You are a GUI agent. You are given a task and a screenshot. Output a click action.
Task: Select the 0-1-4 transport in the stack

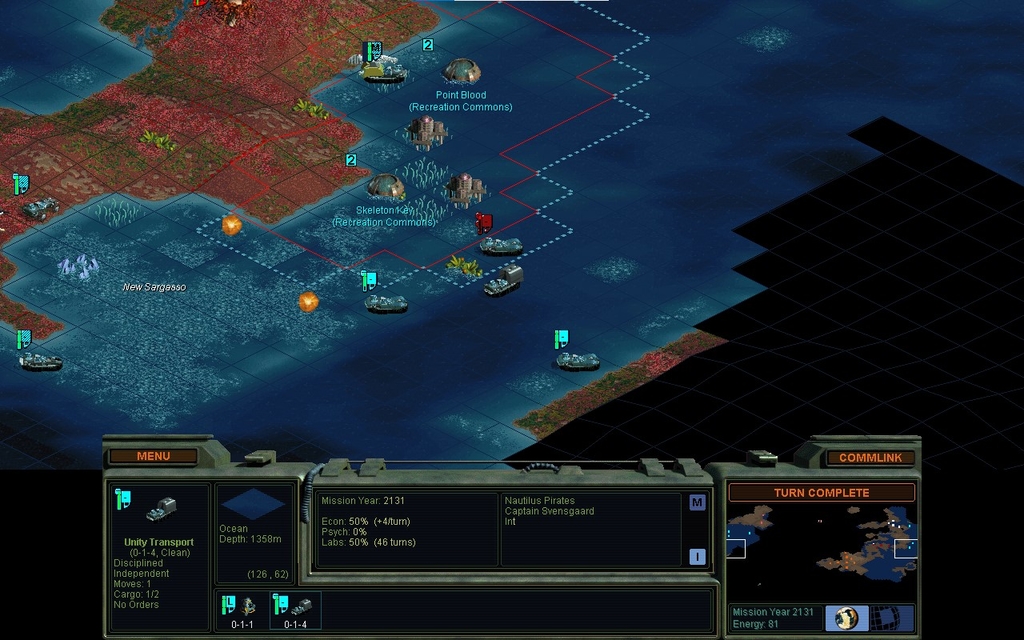[296, 610]
